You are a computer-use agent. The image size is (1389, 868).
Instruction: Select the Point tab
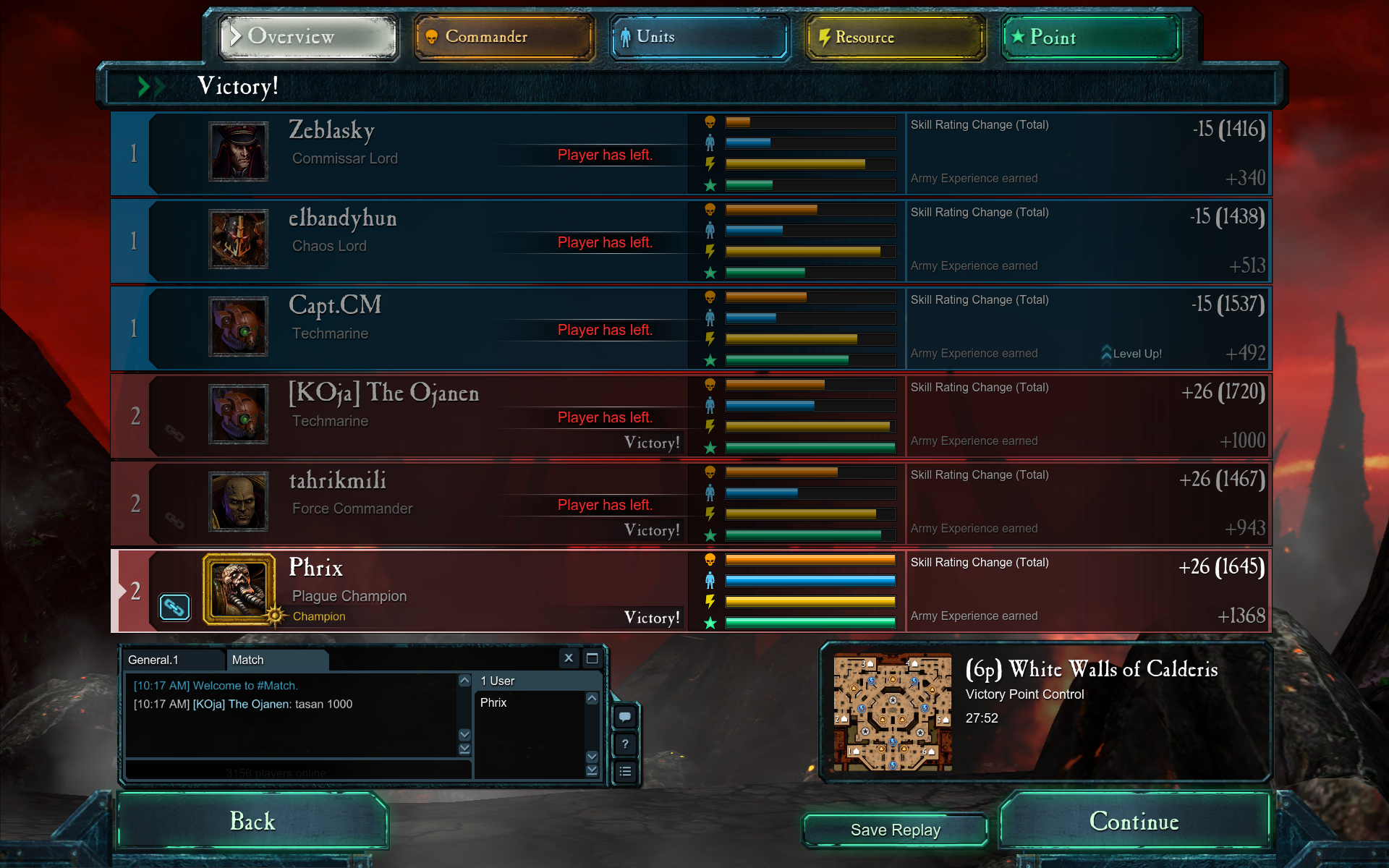pyautogui.click(x=1091, y=37)
